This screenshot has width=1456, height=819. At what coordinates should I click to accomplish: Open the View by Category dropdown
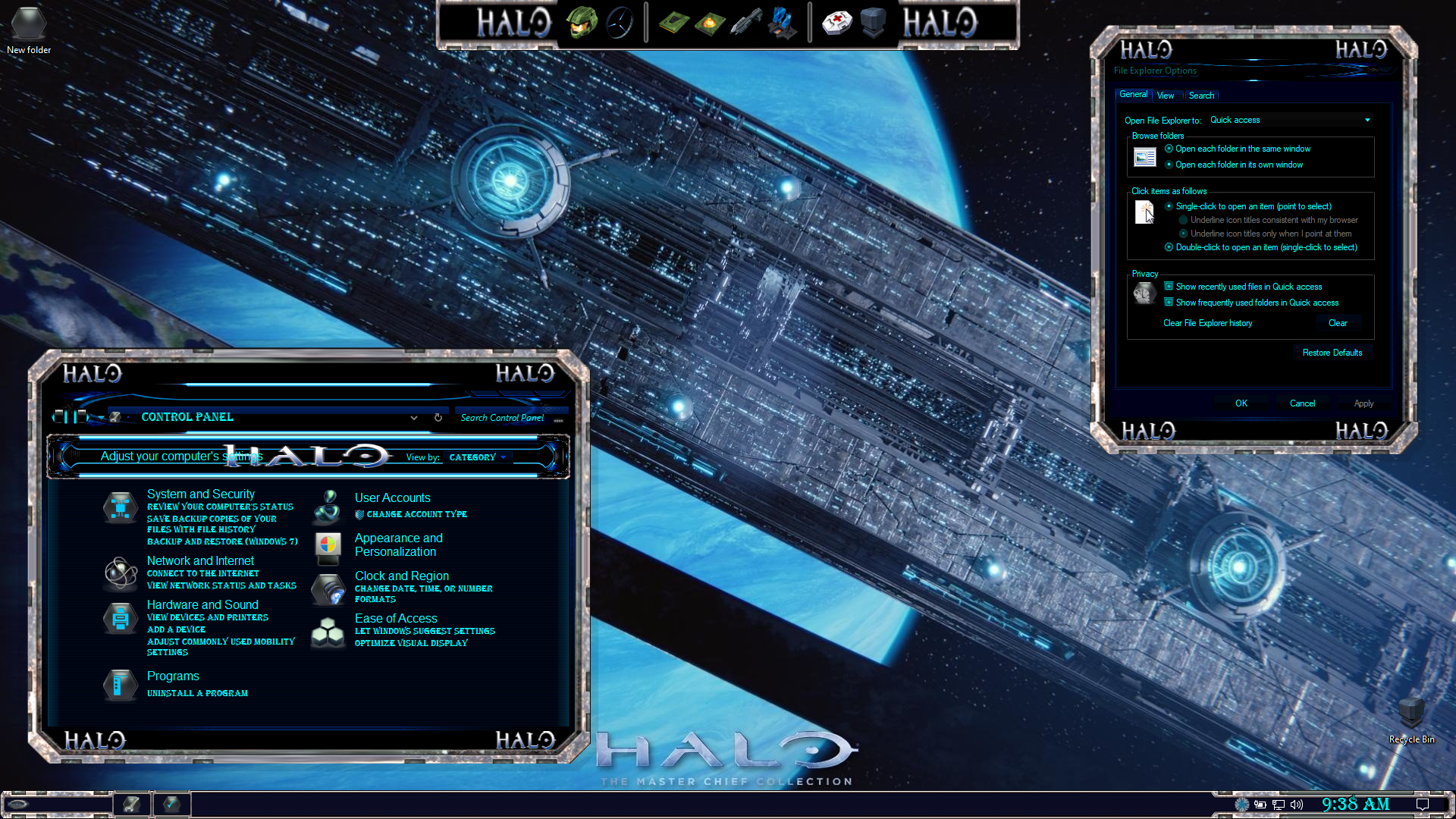pos(477,457)
